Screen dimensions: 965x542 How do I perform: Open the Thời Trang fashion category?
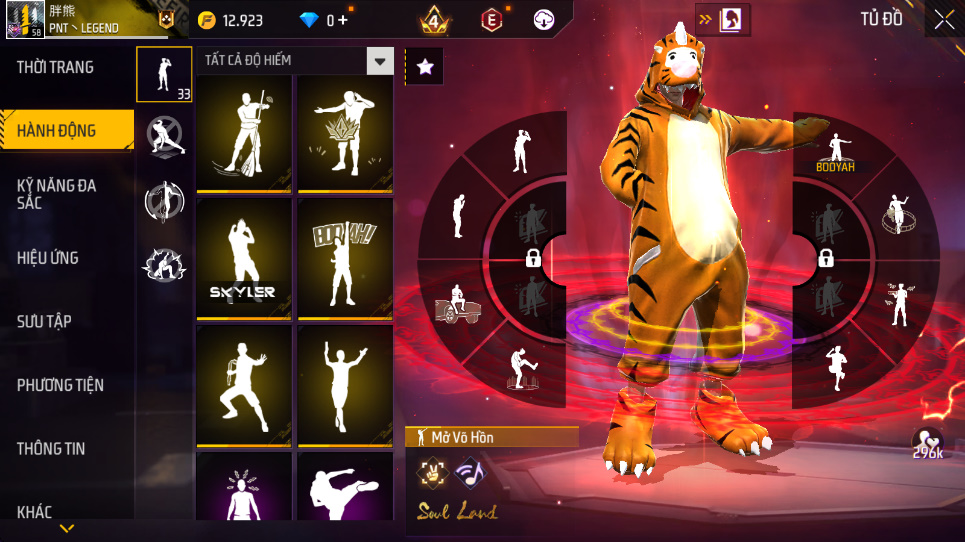pyautogui.click(x=56, y=68)
